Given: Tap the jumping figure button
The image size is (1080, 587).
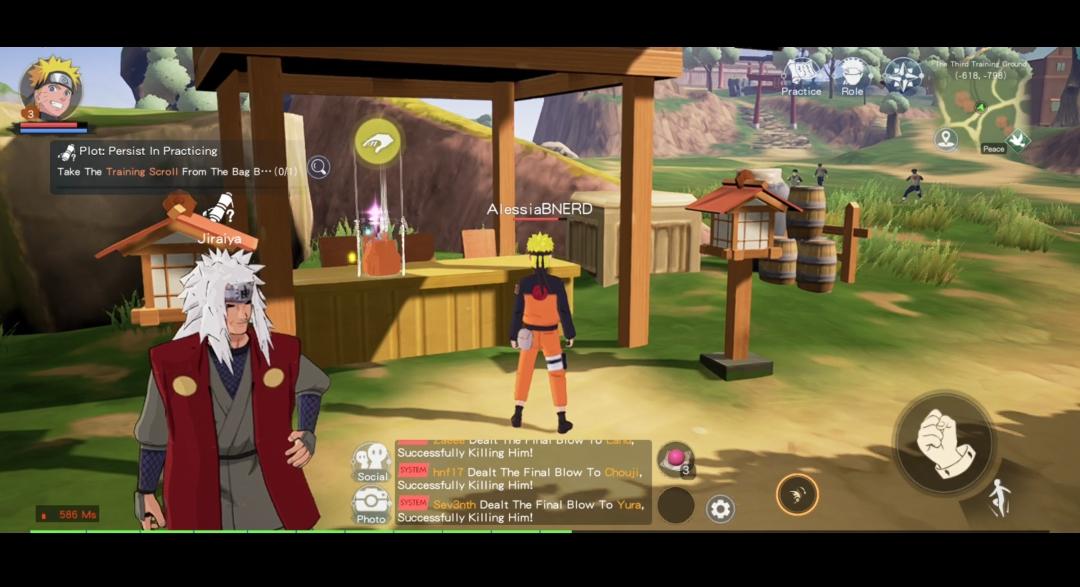Looking at the screenshot, I should click(x=999, y=497).
